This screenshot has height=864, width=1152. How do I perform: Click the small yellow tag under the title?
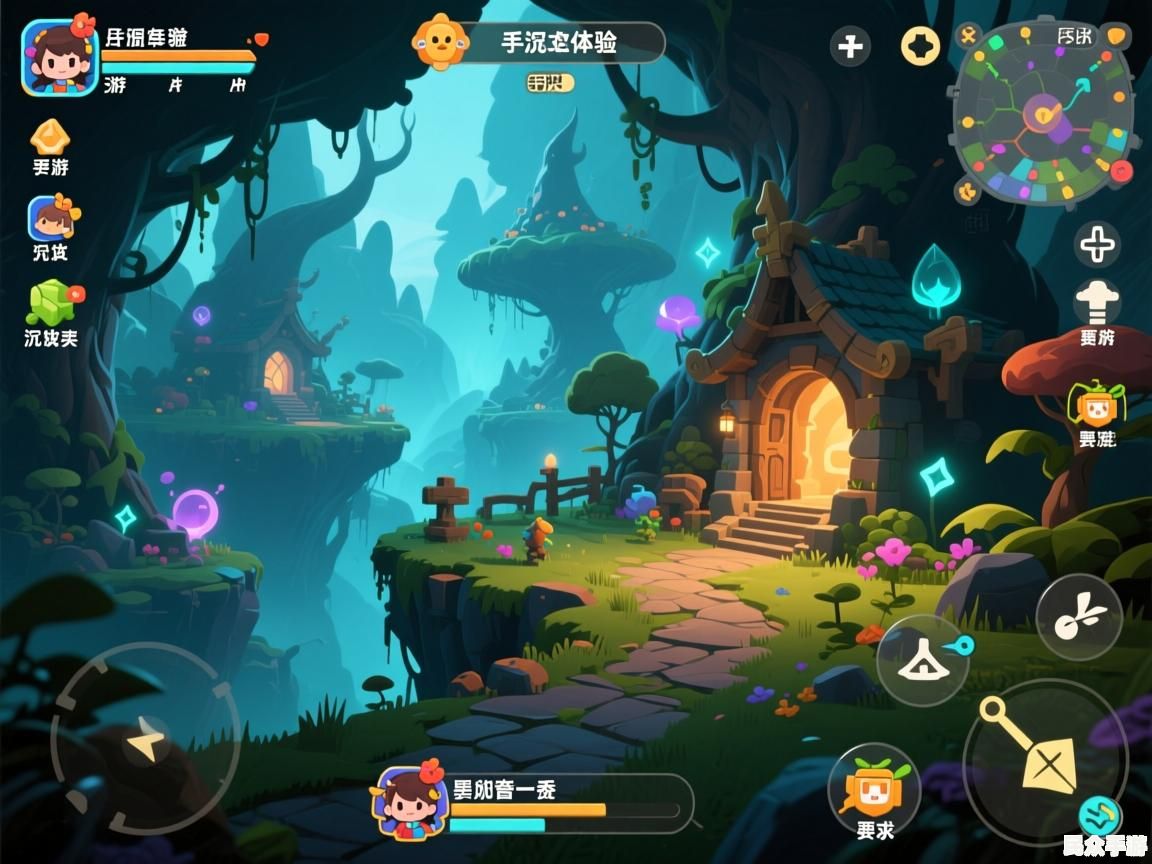click(x=551, y=82)
